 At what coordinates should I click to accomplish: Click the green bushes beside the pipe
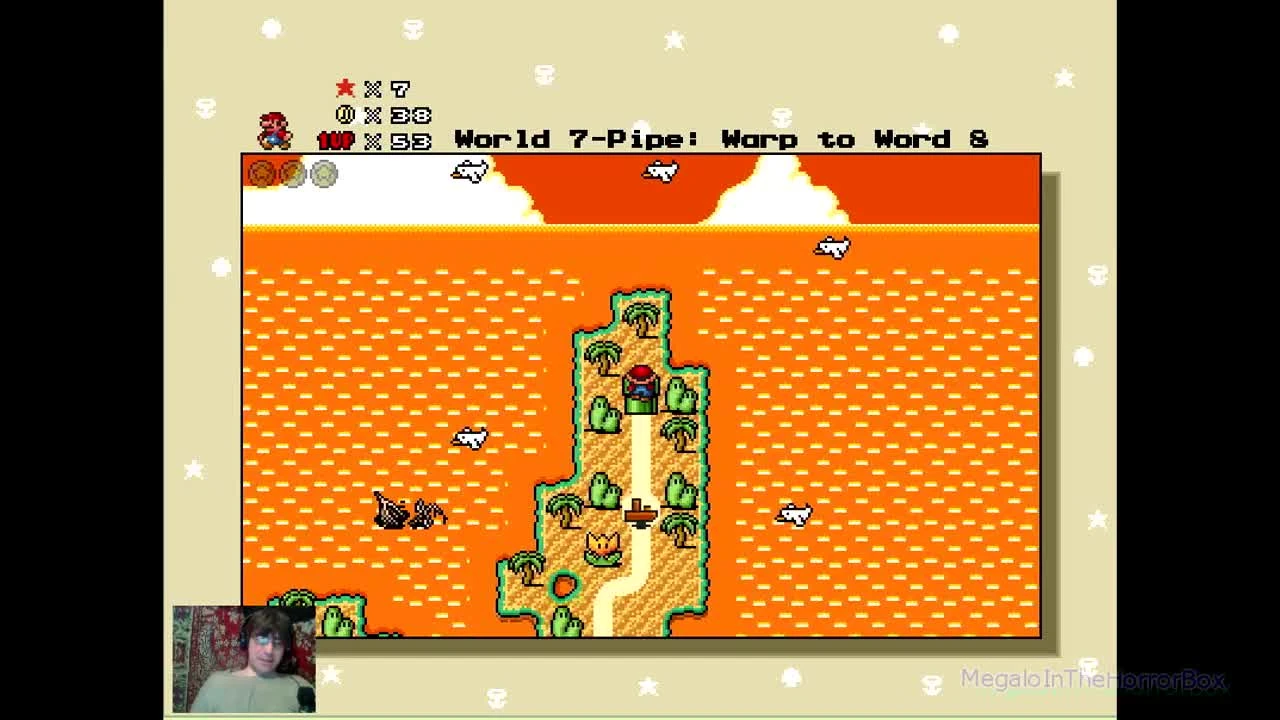coord(678,395)
